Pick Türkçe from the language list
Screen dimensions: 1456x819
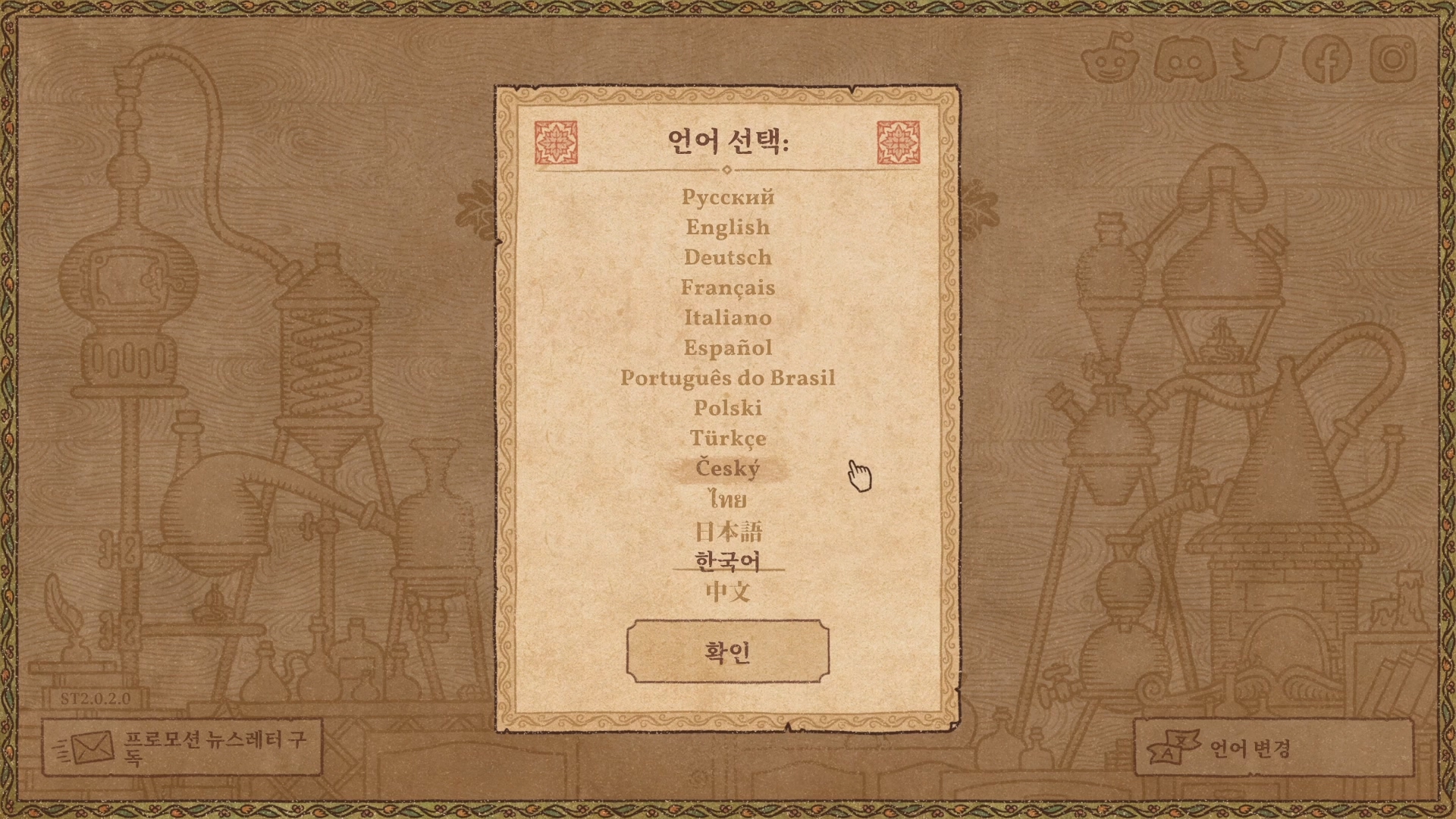tap(727, 439)
